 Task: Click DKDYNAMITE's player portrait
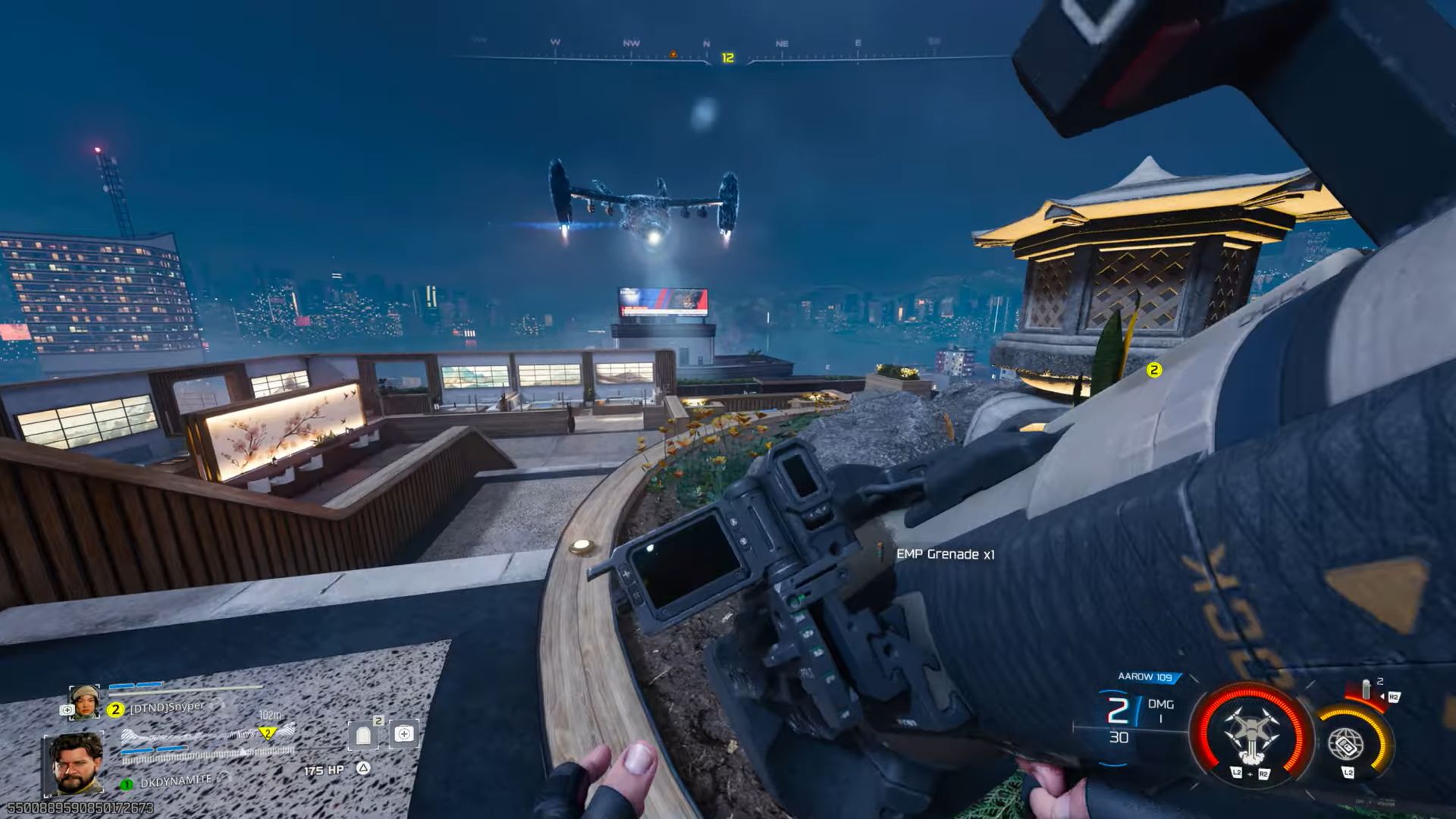coord(76,762)
